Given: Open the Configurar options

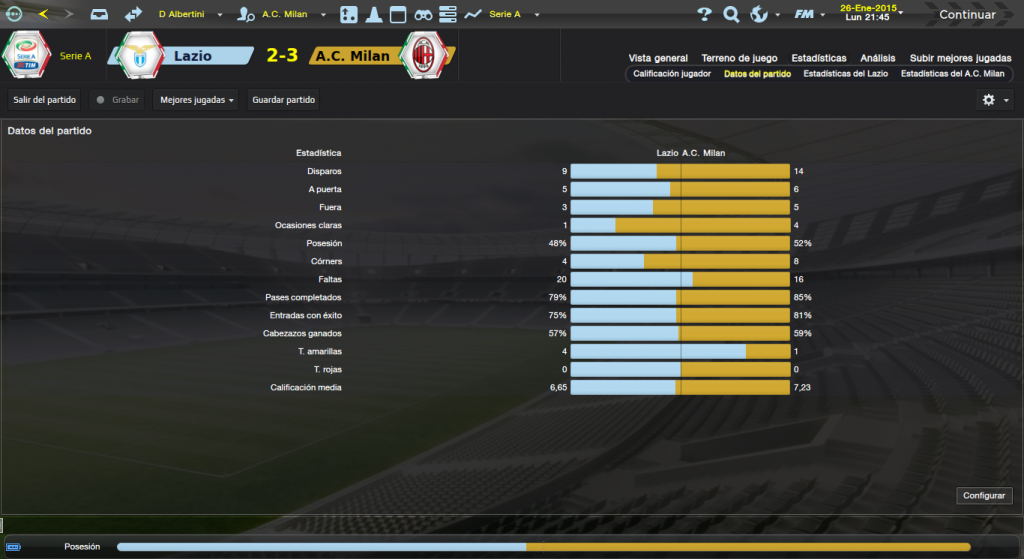Looking at the screenshot, I should pos(984,496).
